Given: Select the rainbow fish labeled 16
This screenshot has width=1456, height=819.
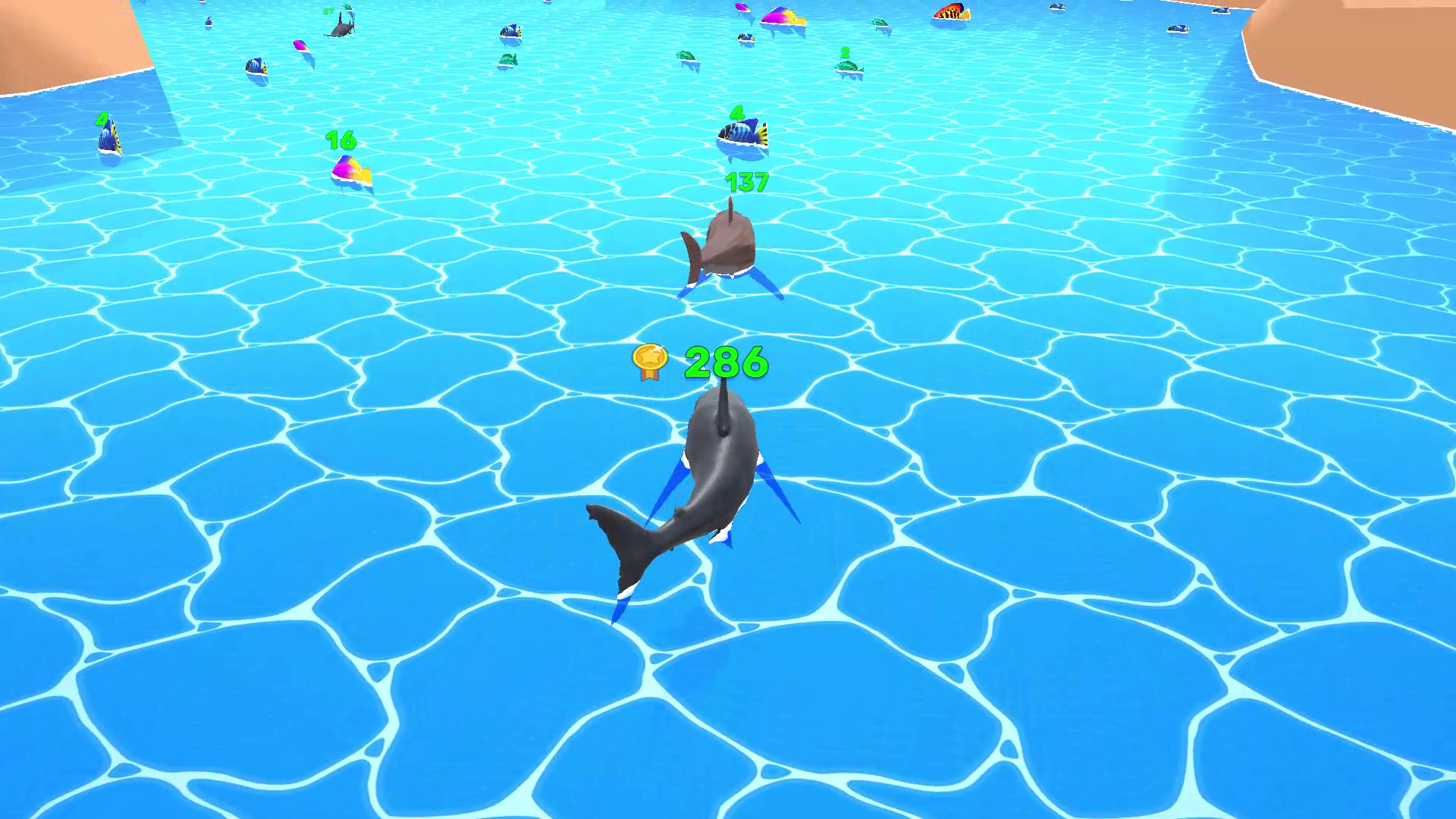Looking at the screenshot, I should [350, 171].
